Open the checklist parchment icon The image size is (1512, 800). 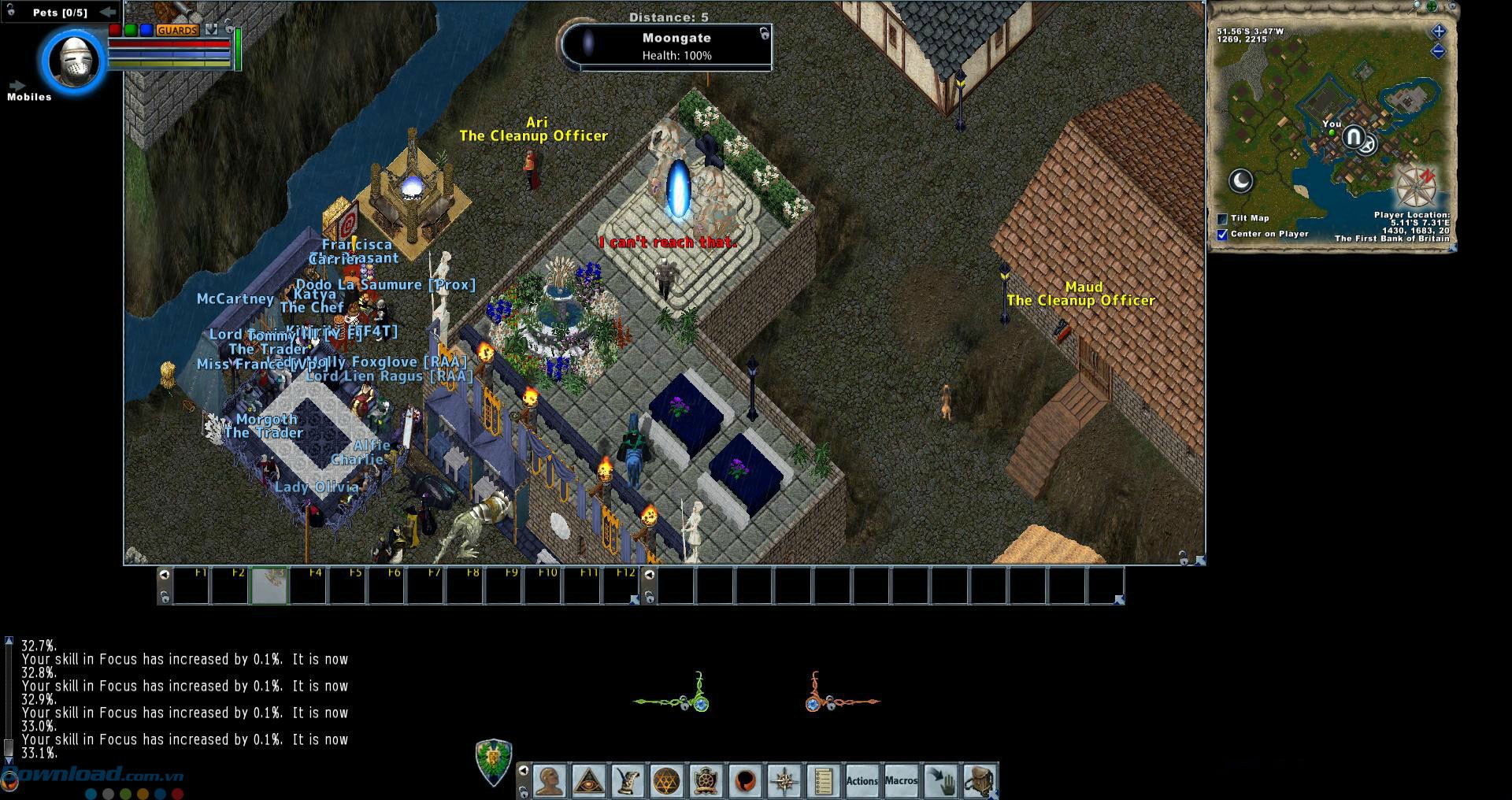pos(823,781)
